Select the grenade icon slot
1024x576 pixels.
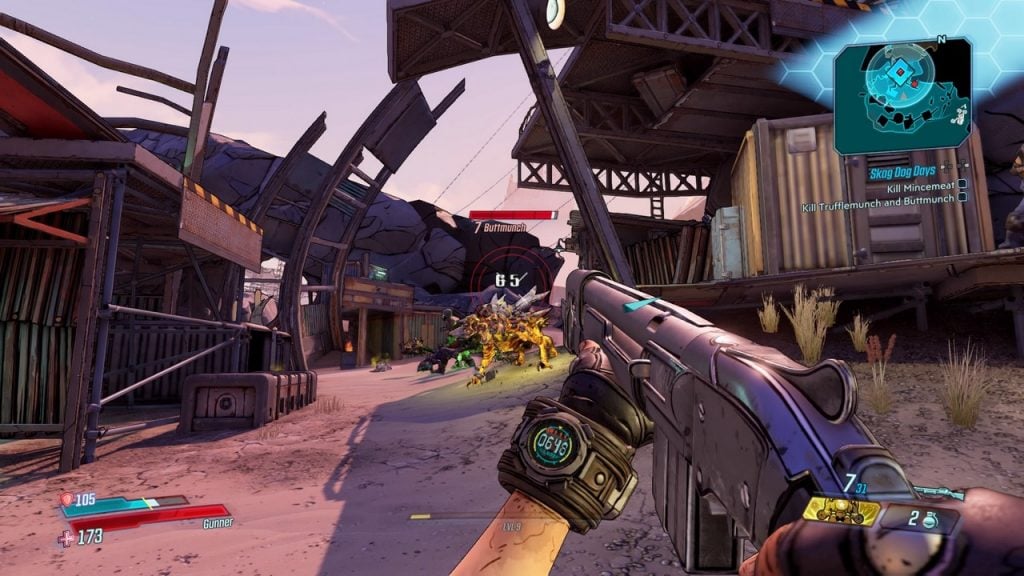(932, 521)
